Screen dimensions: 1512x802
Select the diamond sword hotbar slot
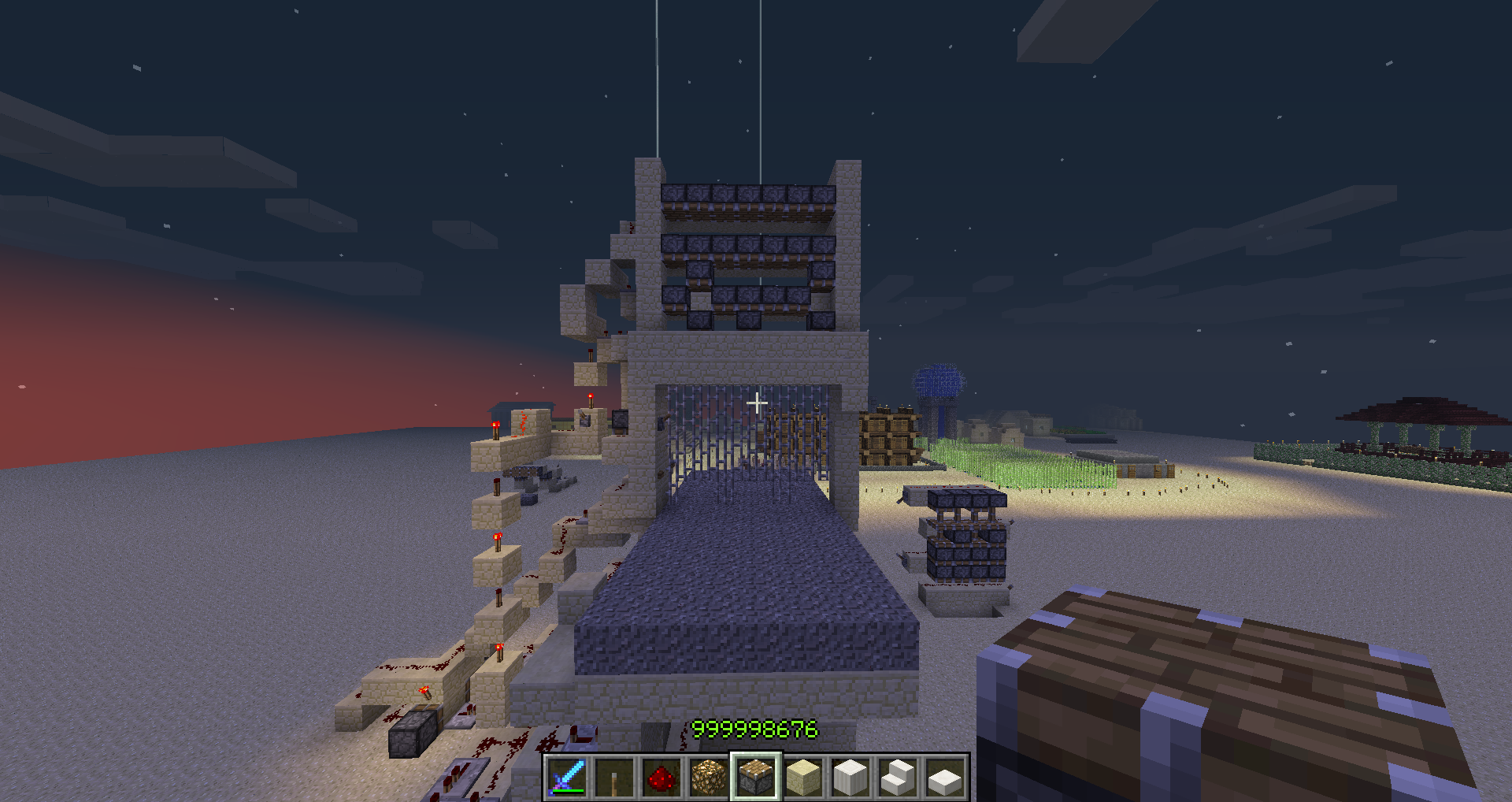tap(567, 777)
